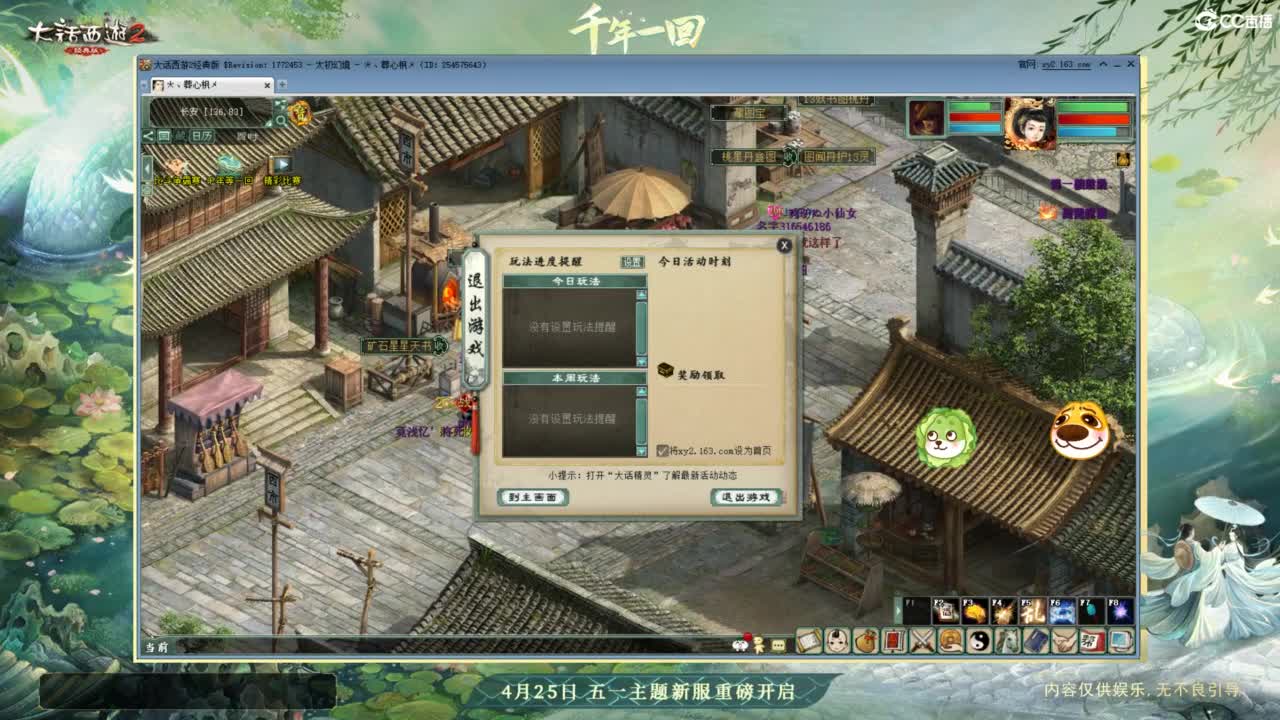1280x720 pixels.
Task: Open the coin-in-hand trade icon
Action: pos(951,640)
